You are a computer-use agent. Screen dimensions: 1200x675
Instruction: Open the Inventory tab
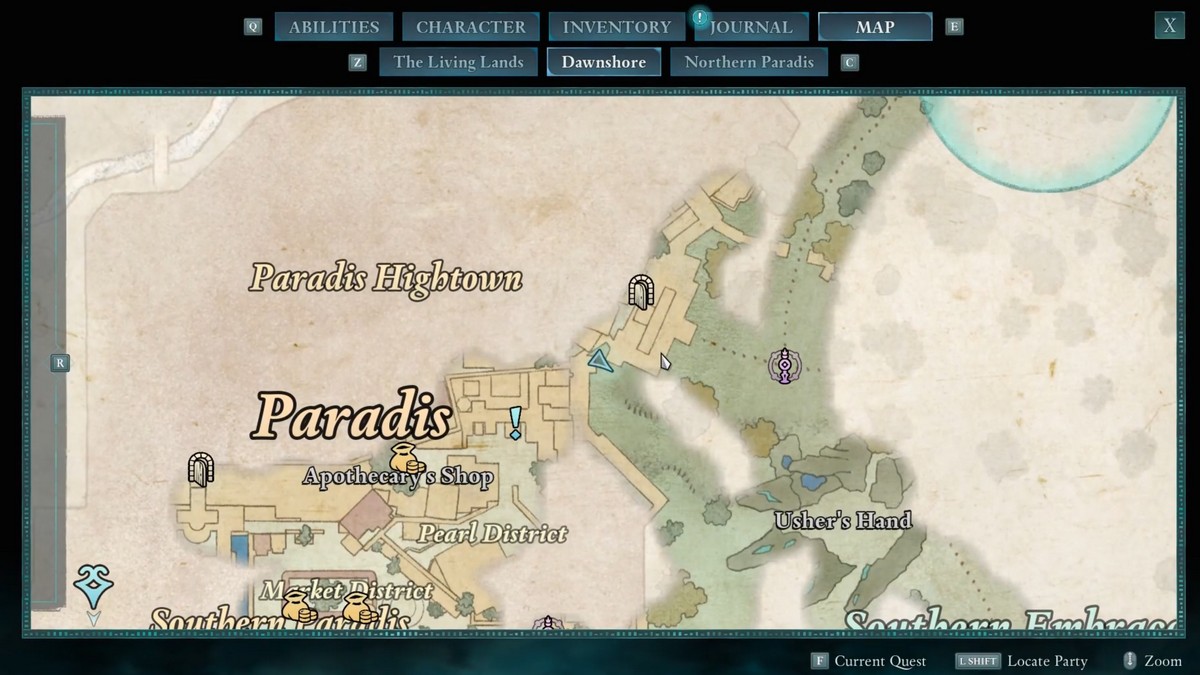(616, 27)
